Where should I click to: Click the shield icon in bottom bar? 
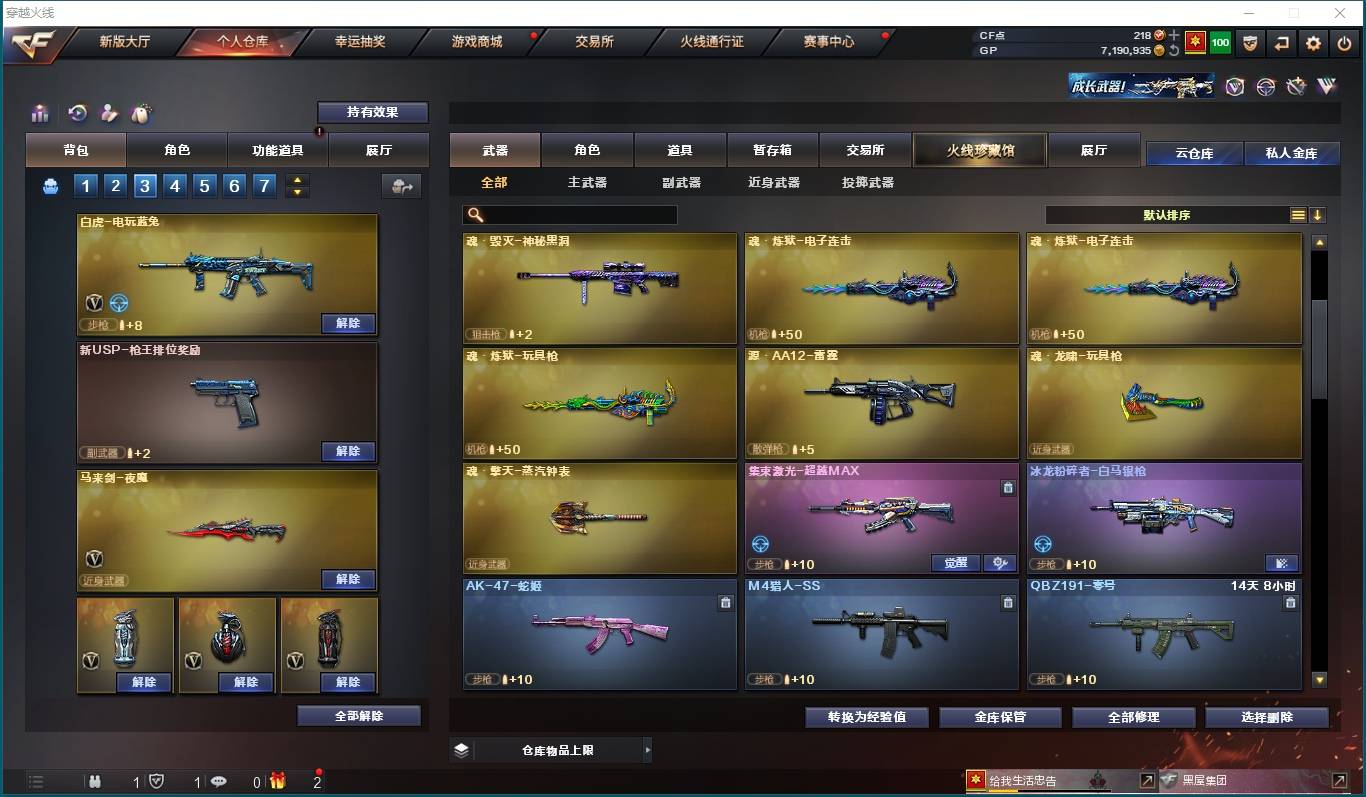pos(156,782)
